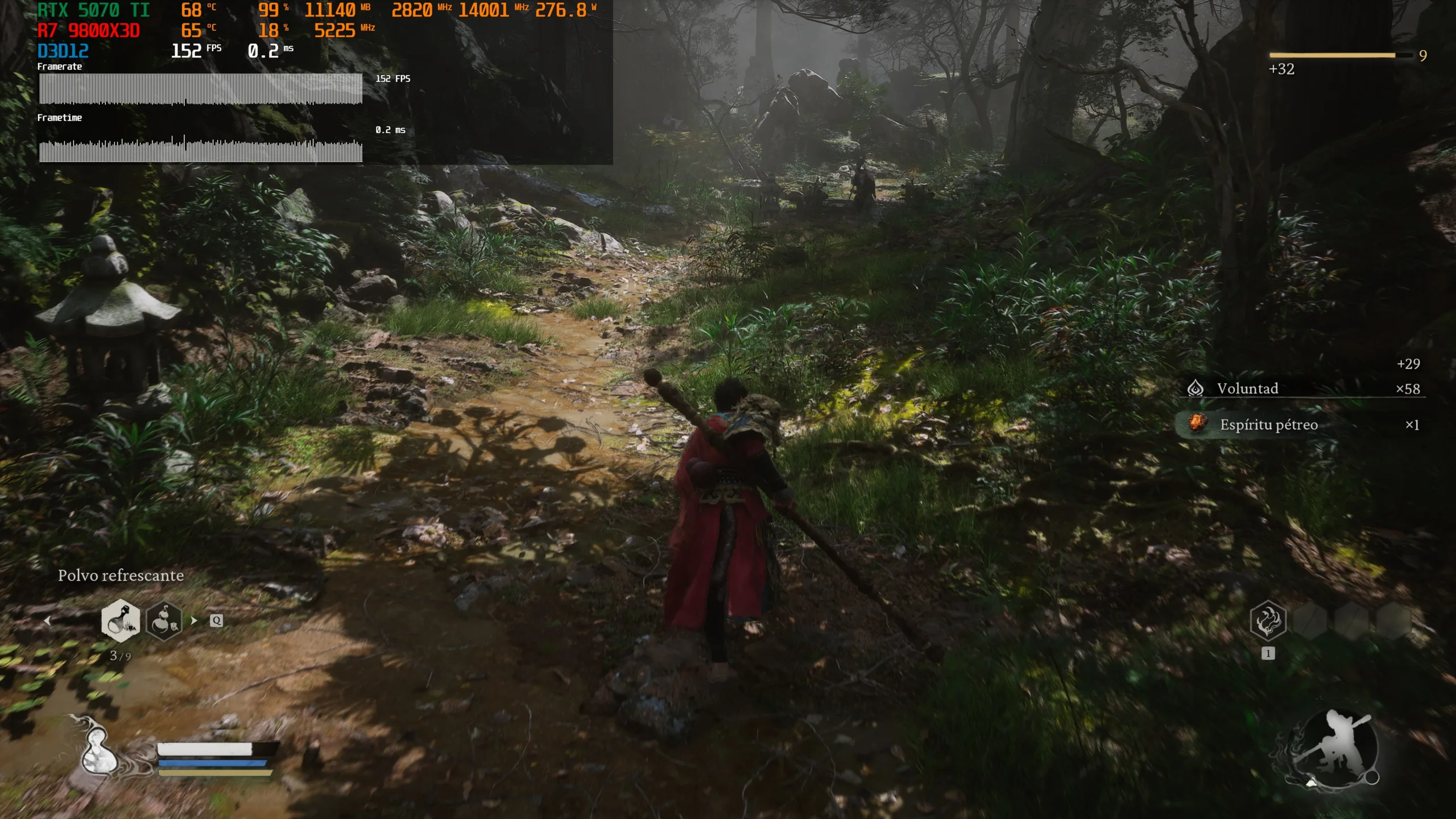This screenshot has width=1456, height=819.
Task: Select the Polvo refrescante flask slot
Action: (121, 620)
